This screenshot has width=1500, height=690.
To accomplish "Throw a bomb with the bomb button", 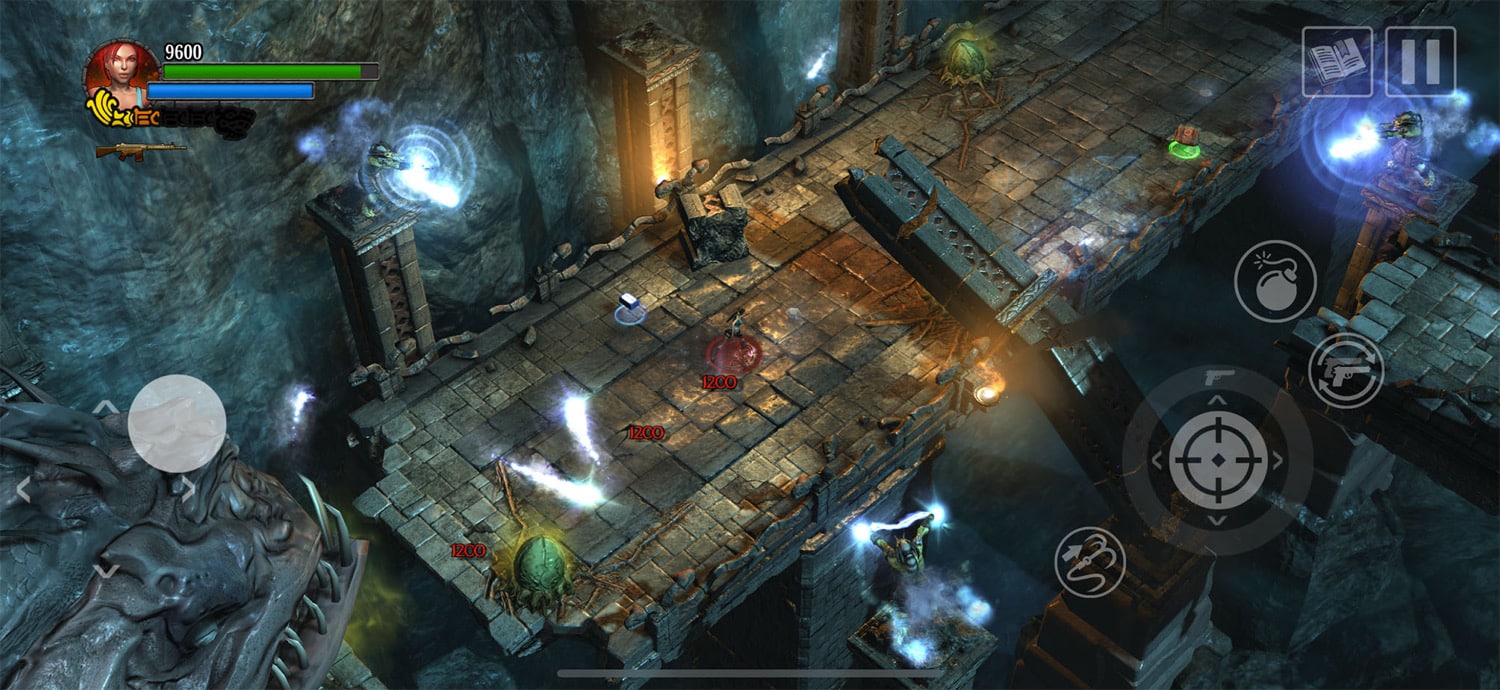I will pyautogui.click(x=1275, y=282).
